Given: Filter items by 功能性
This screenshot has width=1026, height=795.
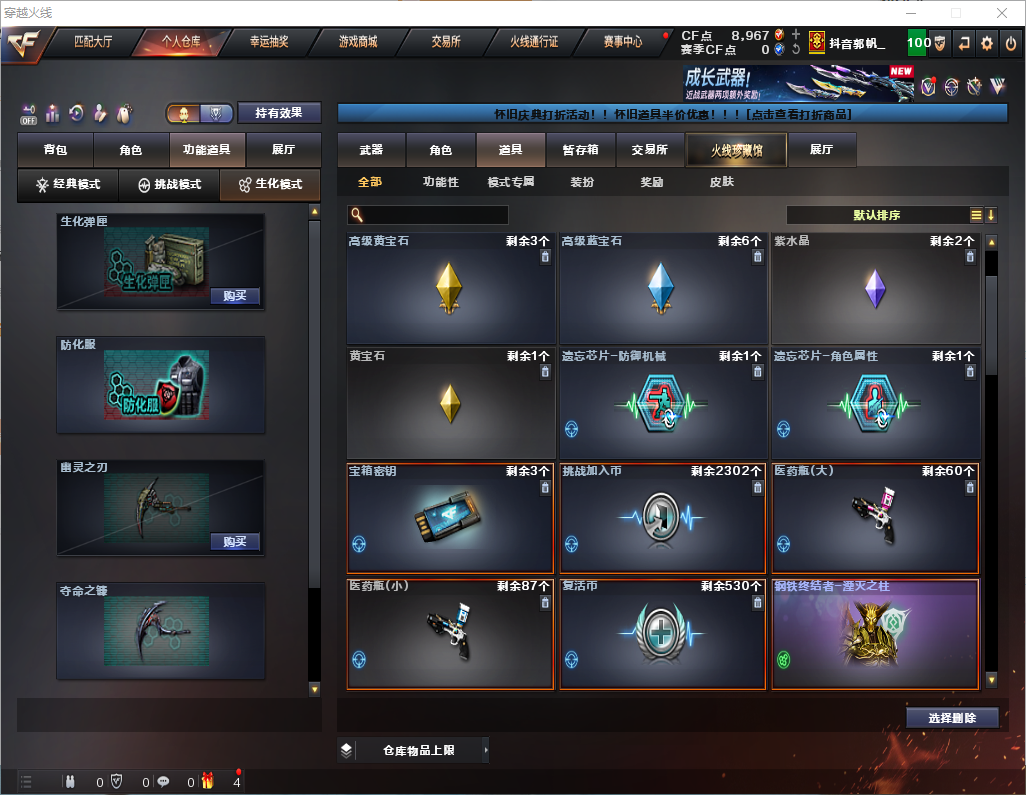Looking at the screenshot, I should [440, 182].
